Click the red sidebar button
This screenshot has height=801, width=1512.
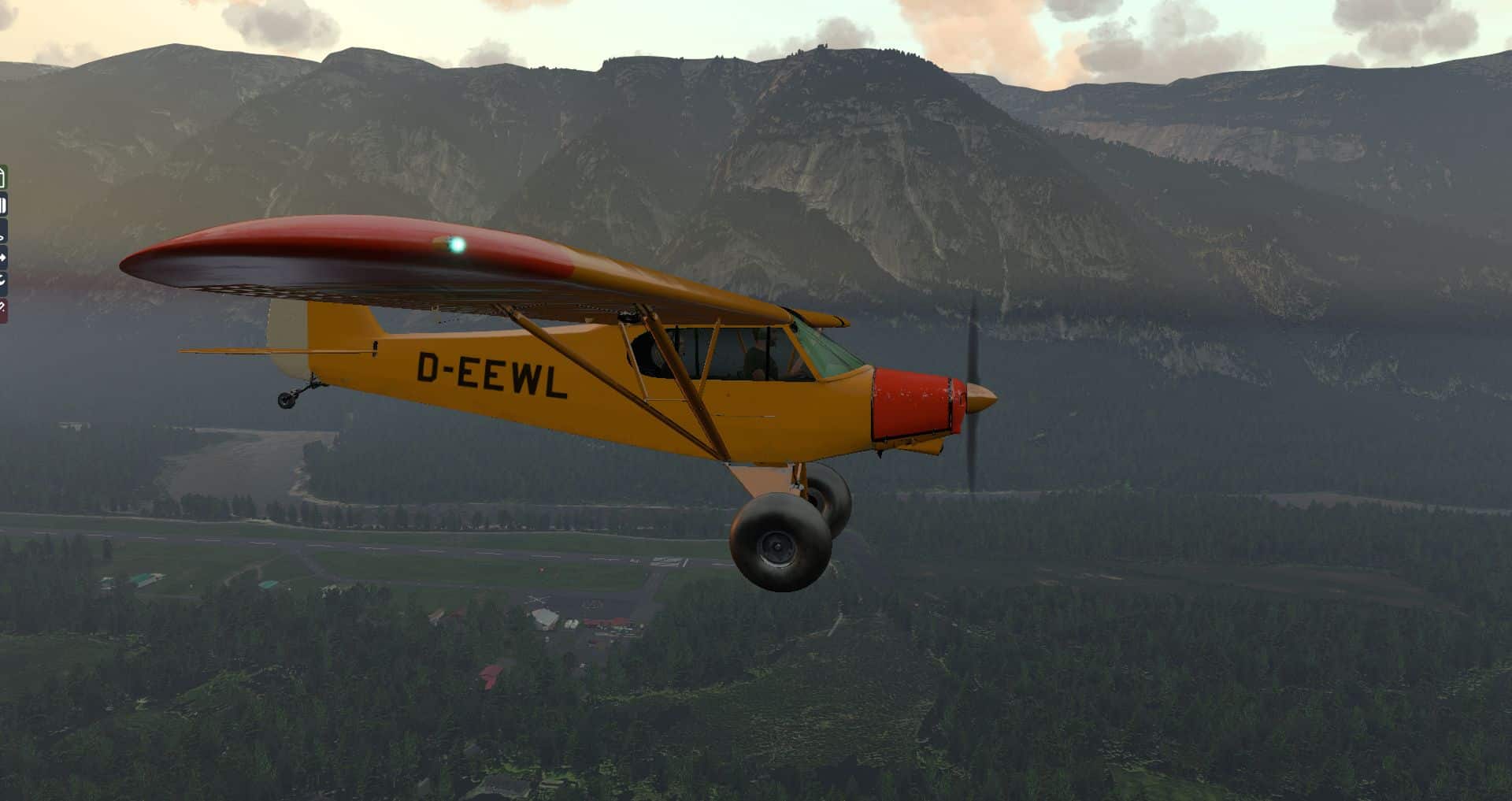[x=3, y=308]
